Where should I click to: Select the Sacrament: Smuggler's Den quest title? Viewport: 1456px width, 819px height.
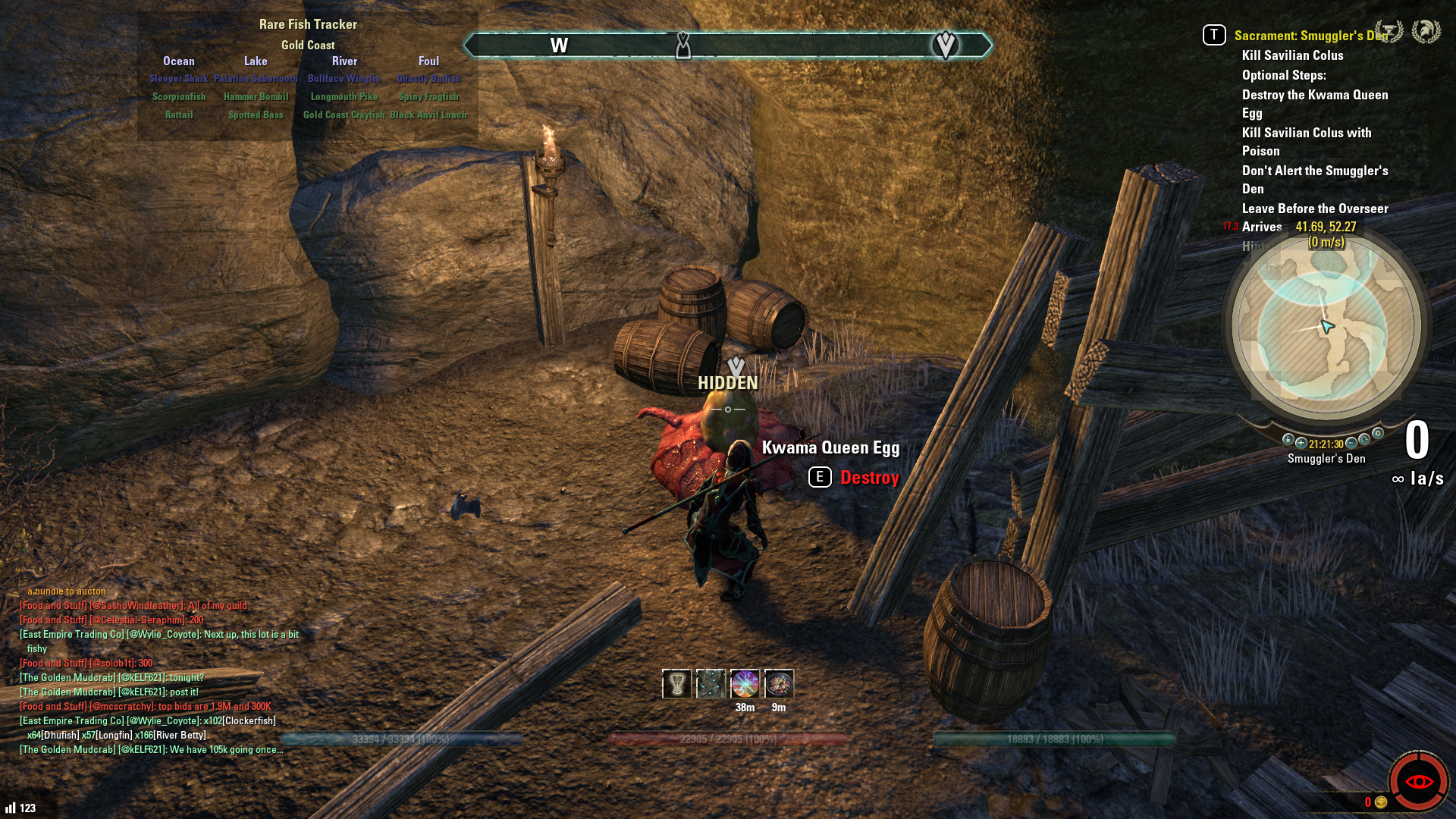1310,36
